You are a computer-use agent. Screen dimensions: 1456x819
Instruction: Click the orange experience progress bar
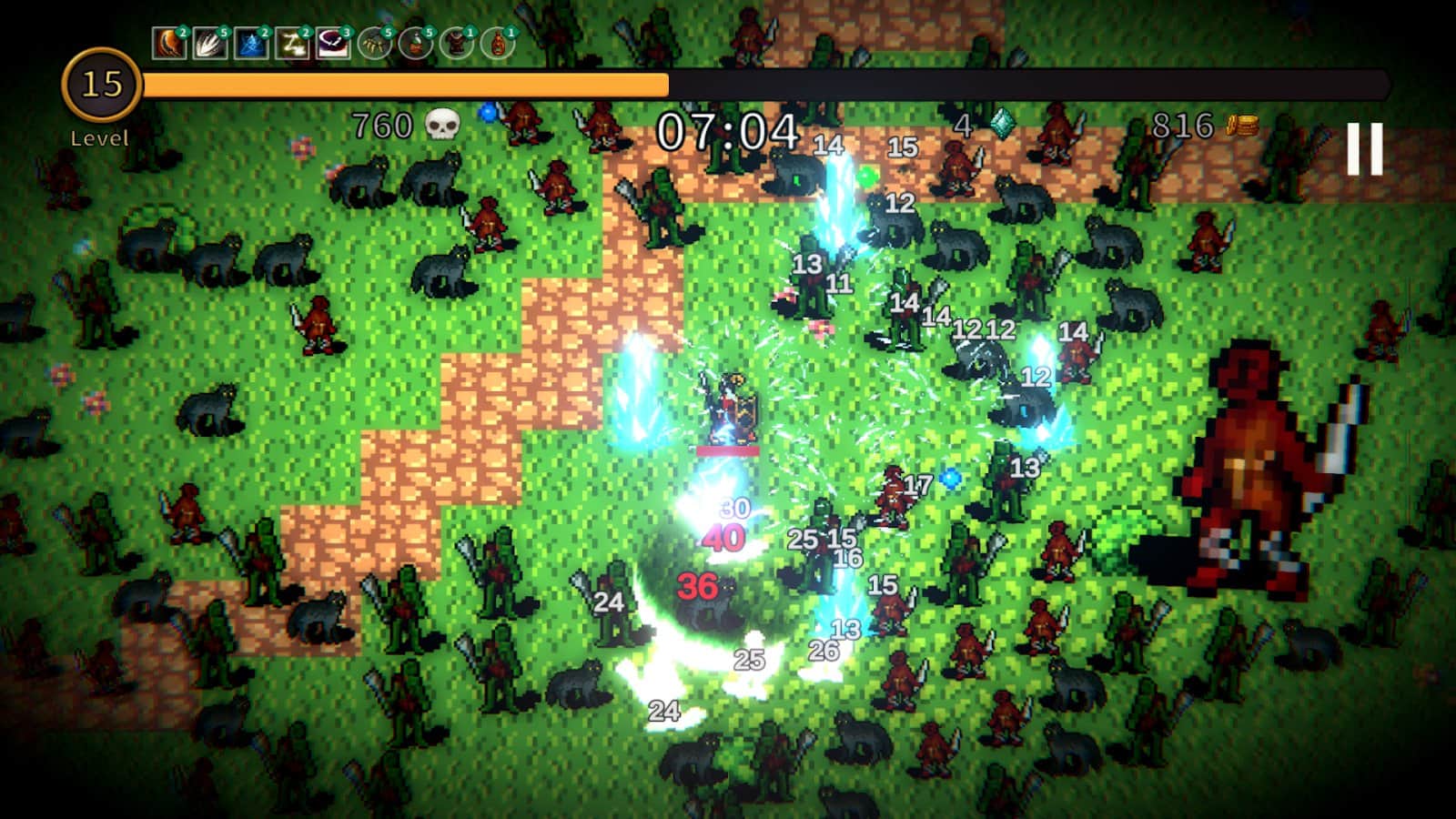(409, 84)
